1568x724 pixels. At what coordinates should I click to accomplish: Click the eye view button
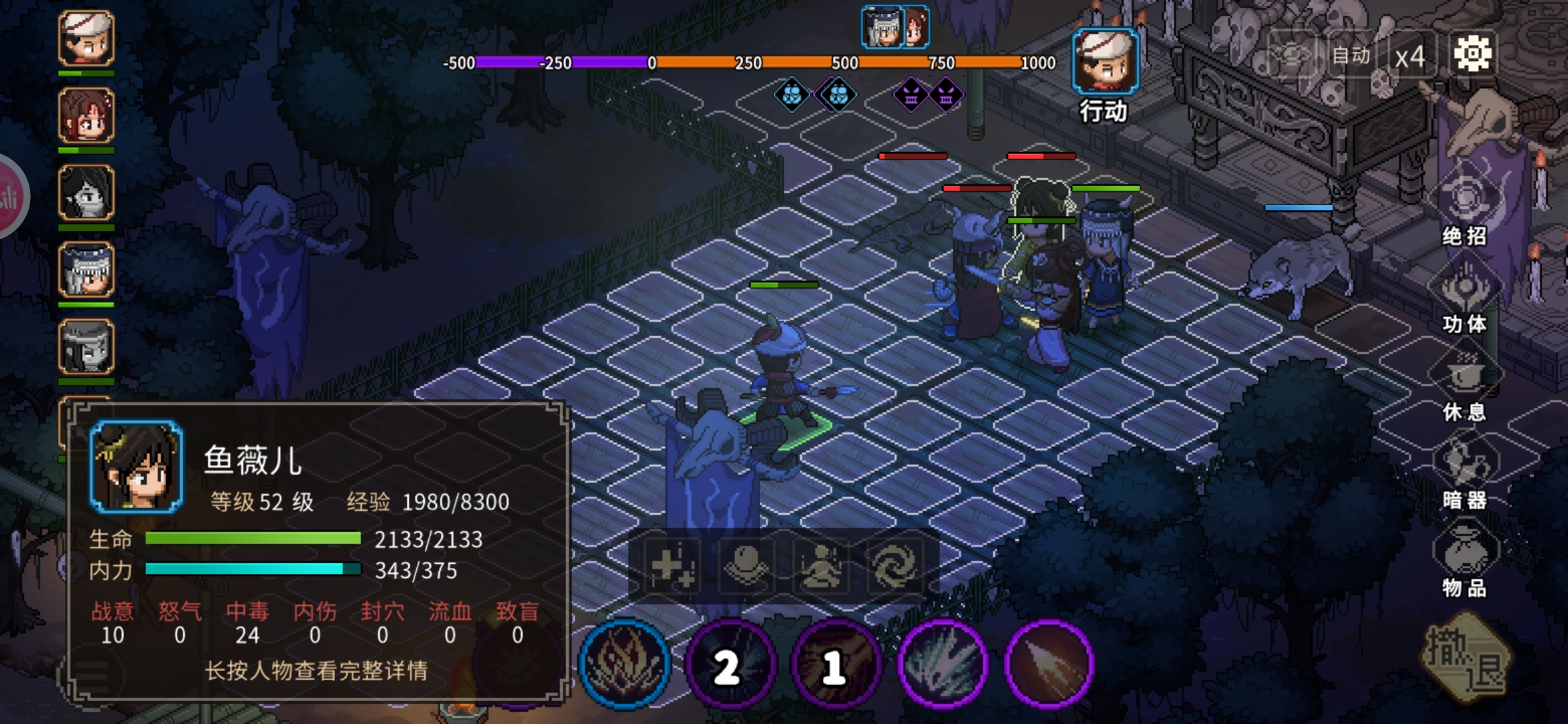(x=1293, y=55)
